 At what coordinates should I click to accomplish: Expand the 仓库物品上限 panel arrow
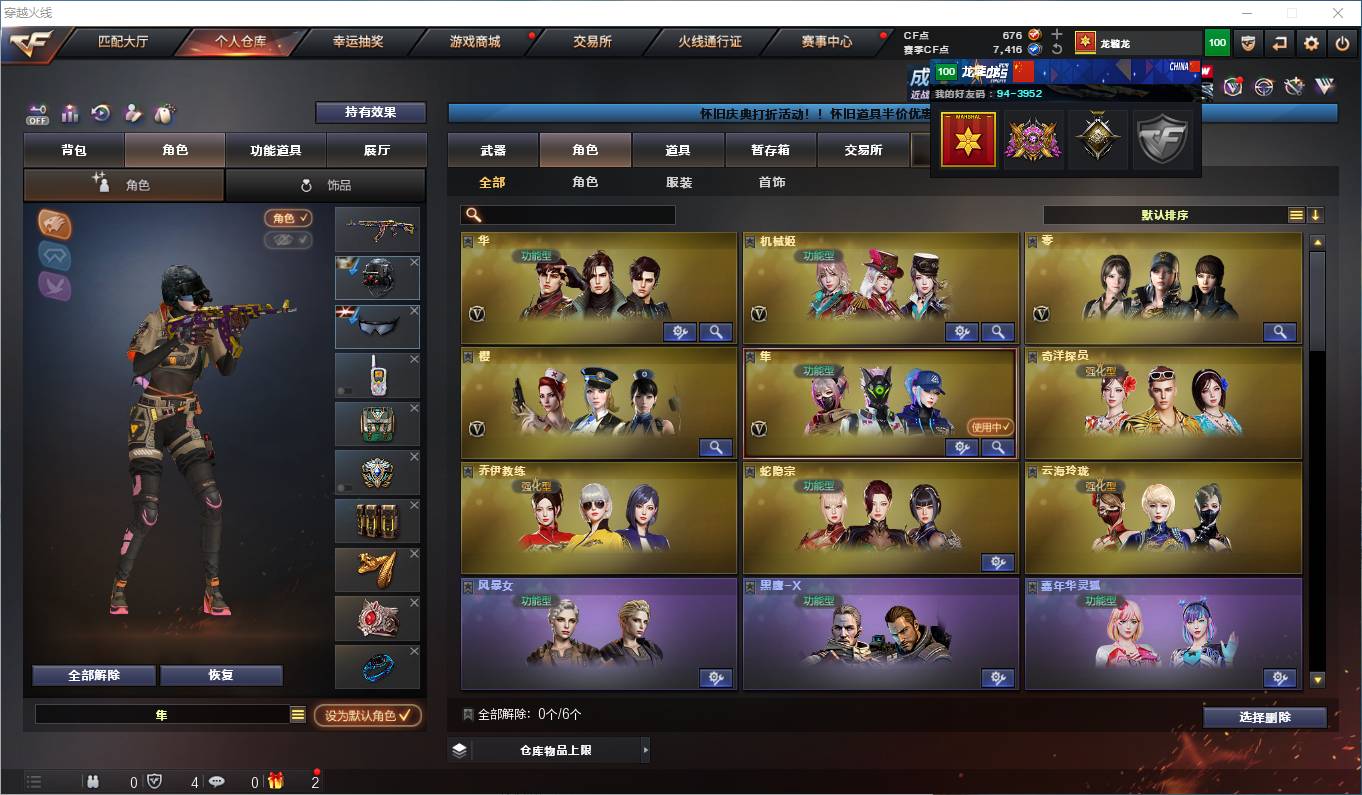645,749
